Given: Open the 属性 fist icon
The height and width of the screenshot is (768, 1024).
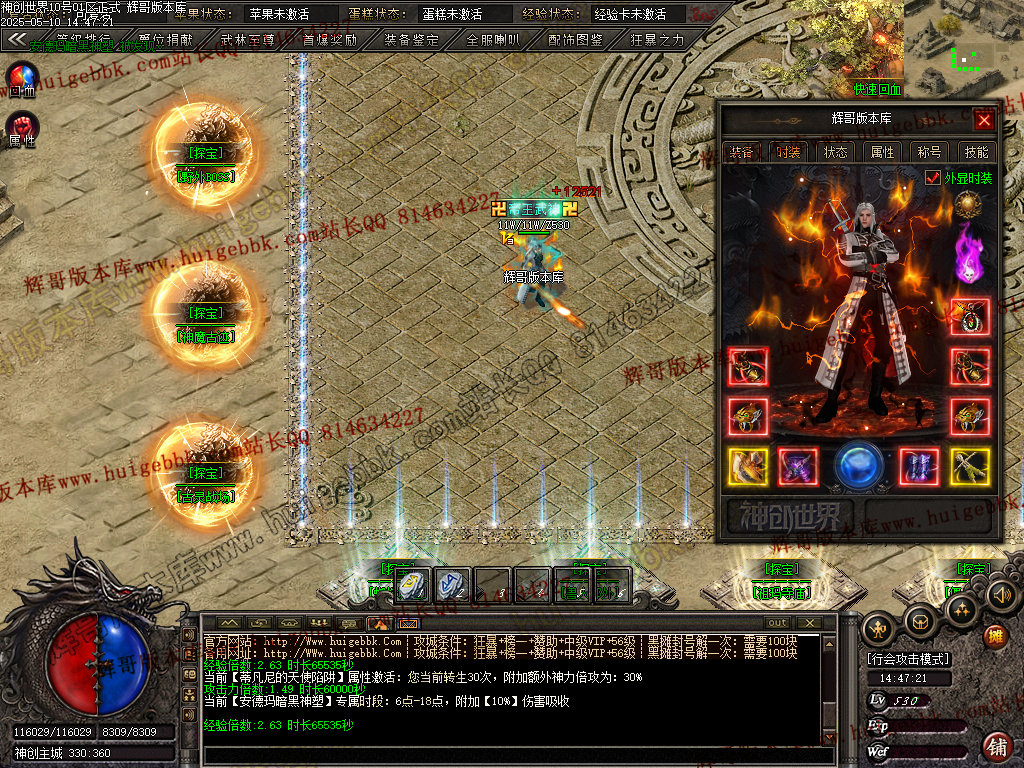Looking at the screenshot, I should tap(22, 127).
